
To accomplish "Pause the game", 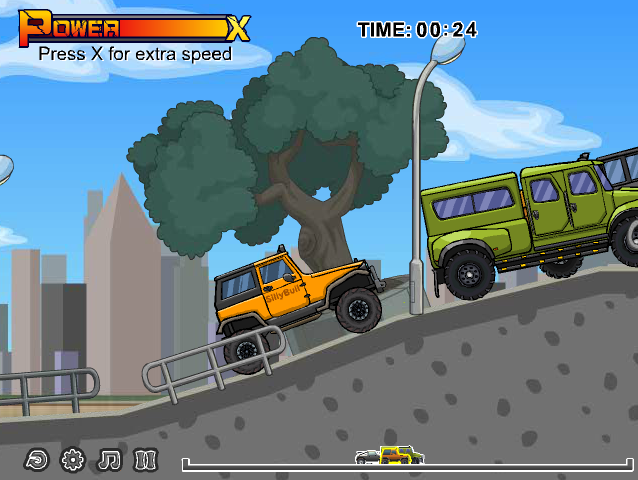I will pos(146,460).
